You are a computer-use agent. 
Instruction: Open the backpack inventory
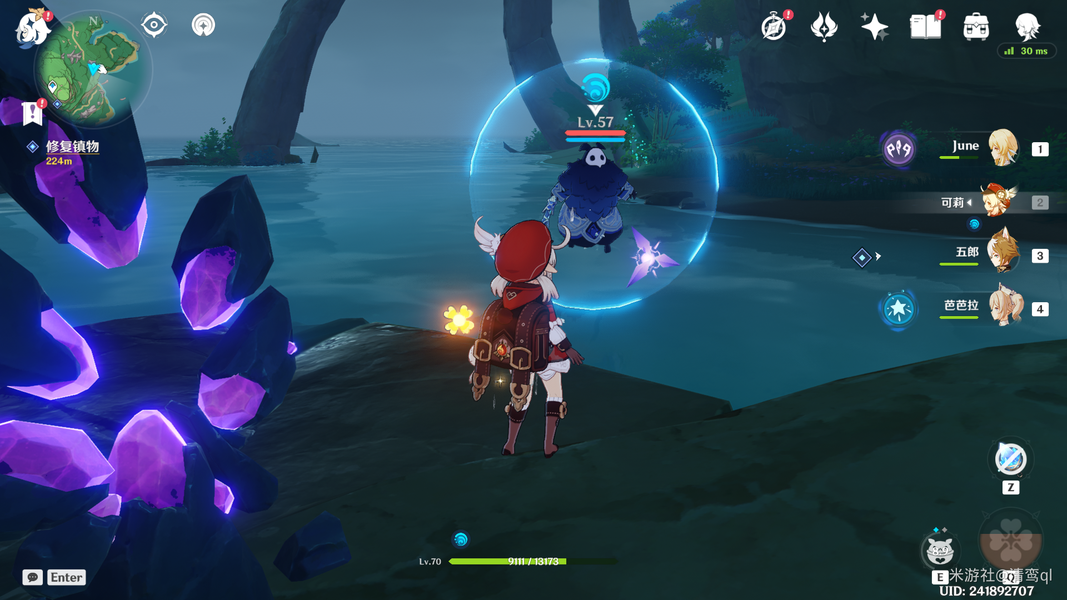click(x=976, y=27)
